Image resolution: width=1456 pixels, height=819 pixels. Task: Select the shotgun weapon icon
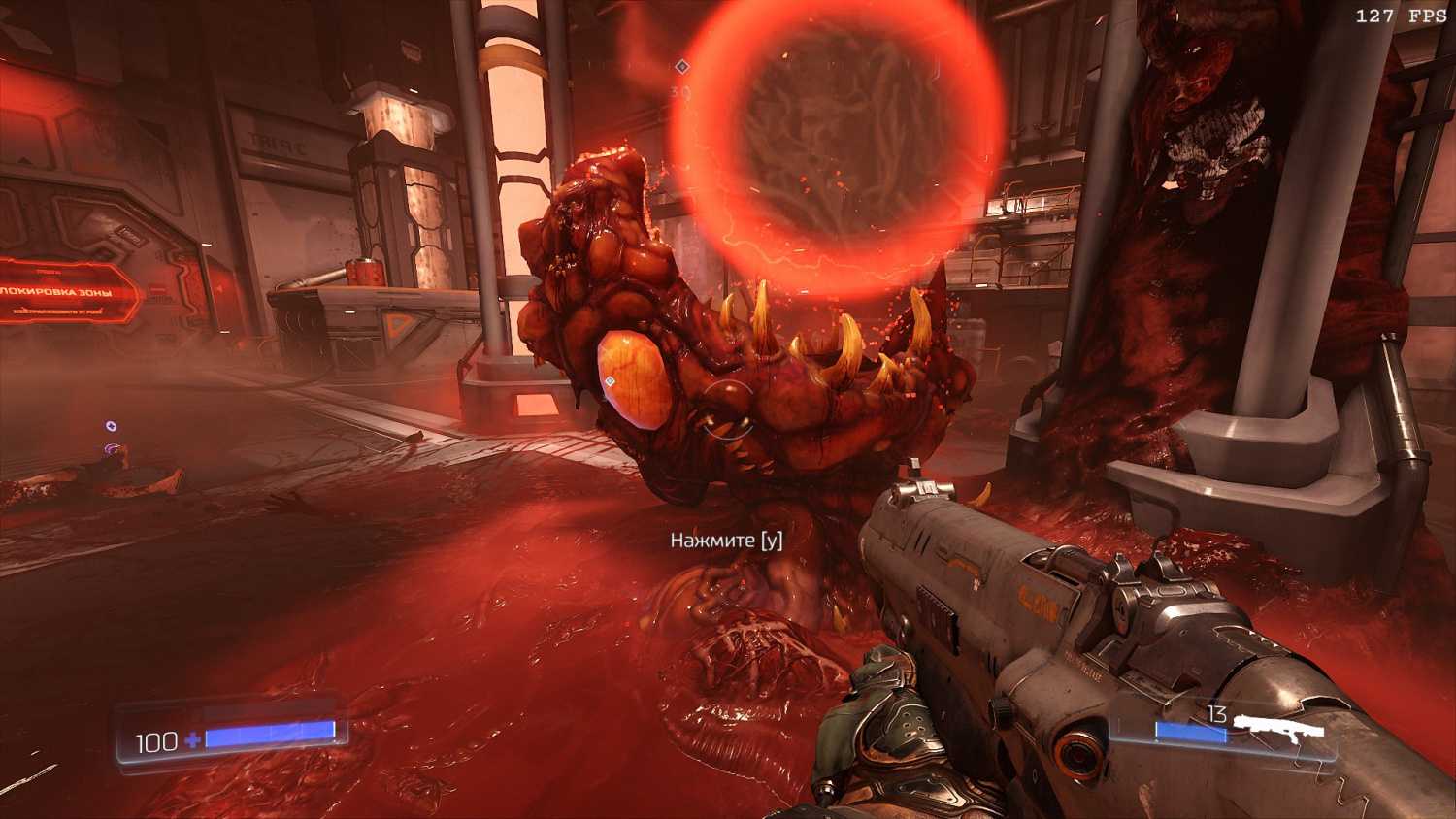(1283, 727)
